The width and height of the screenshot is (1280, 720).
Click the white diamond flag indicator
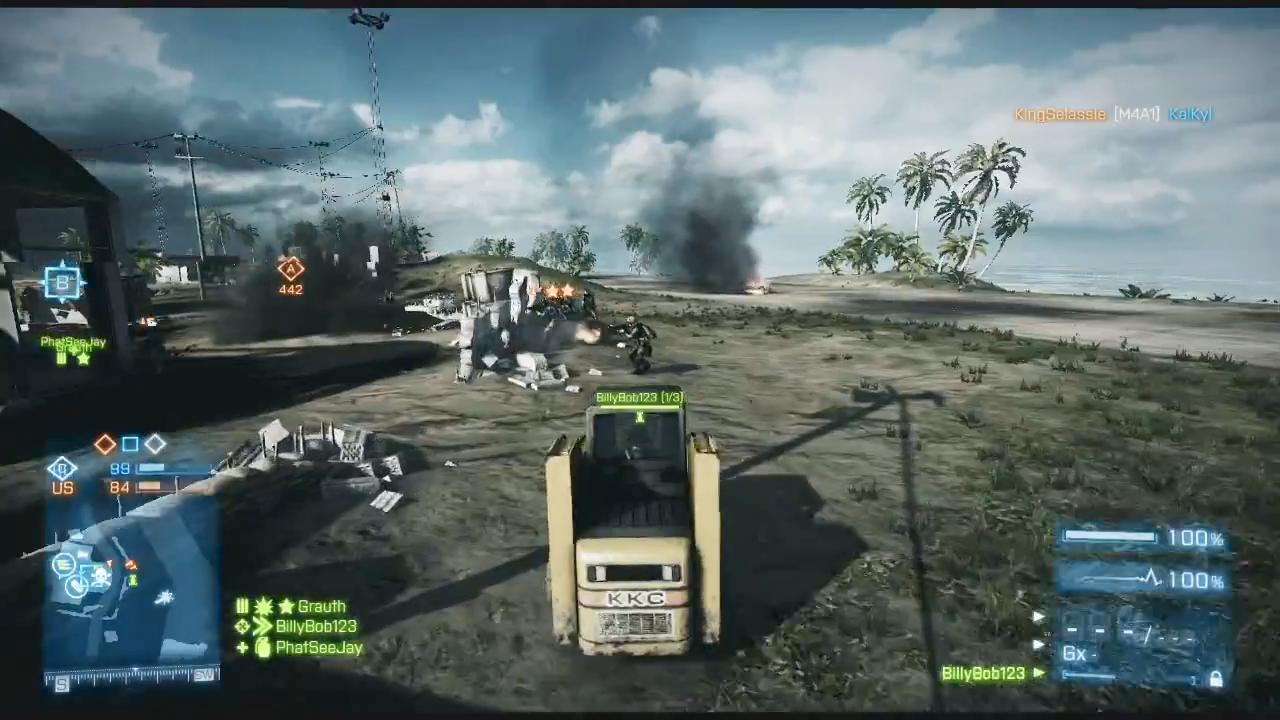click(155, 444)
